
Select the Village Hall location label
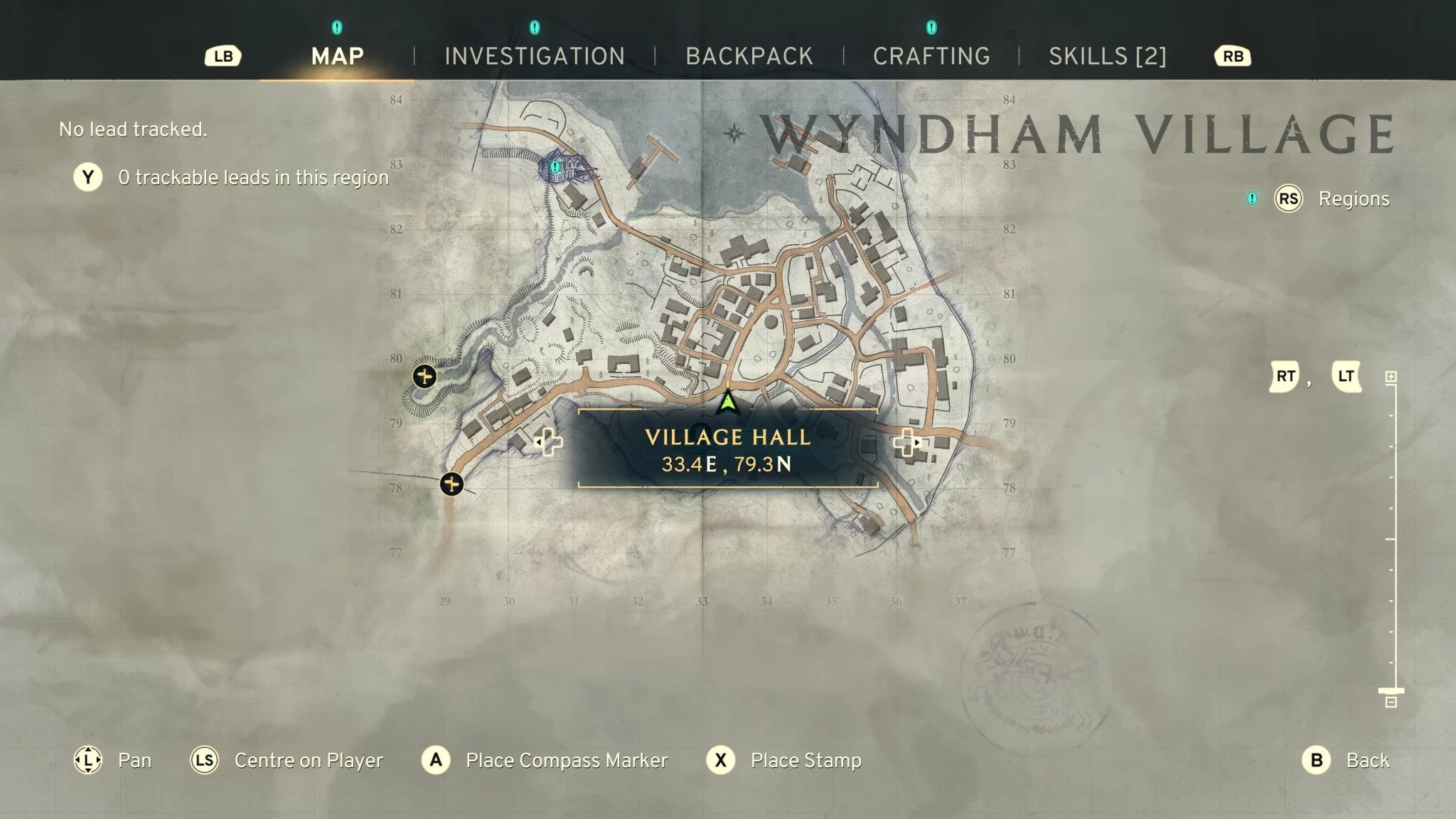pyautogui.click(x=727, y=449)
